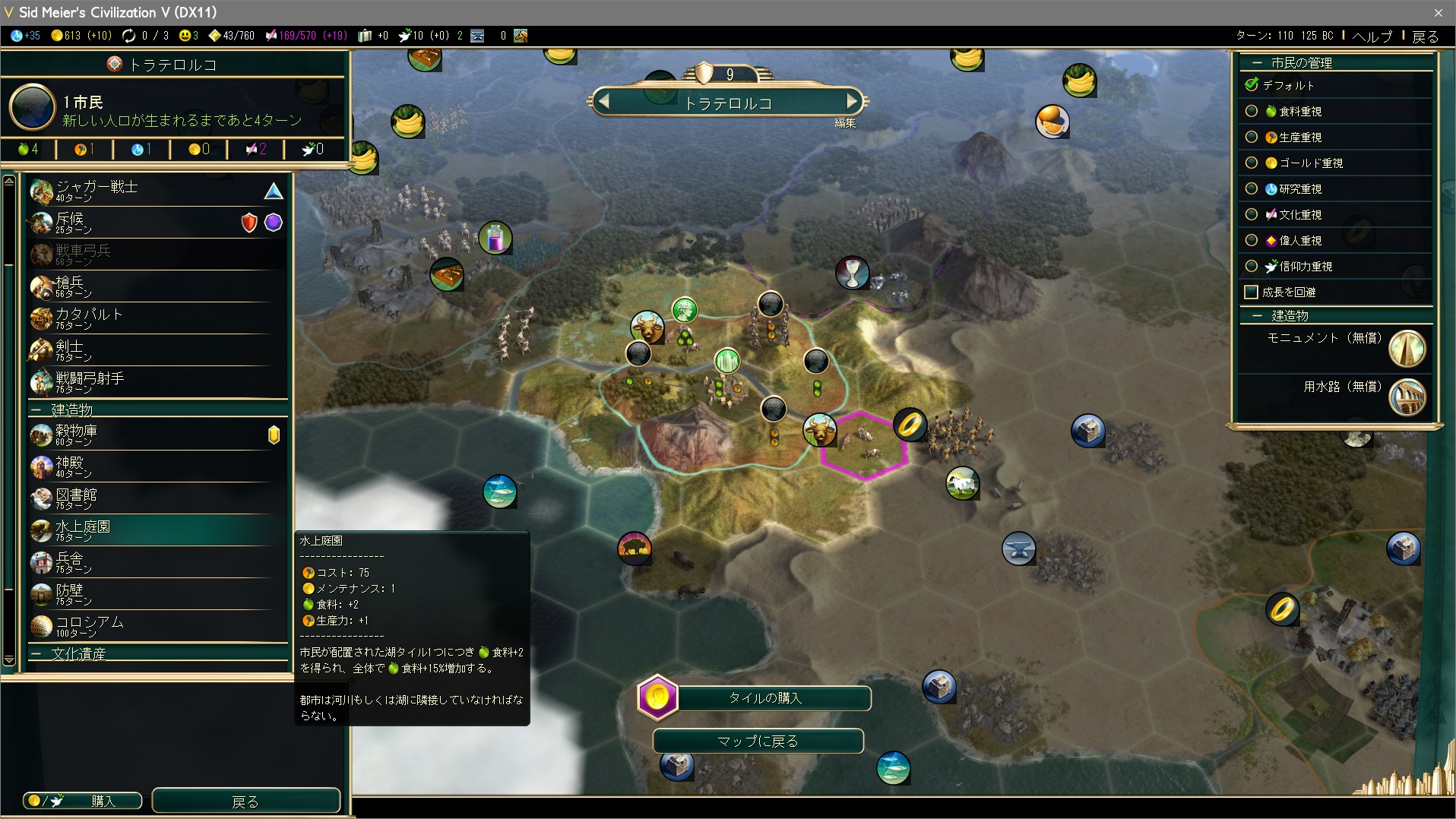This screenshot has width=1456, height=819.
Task: Collapse the 建造物 section in production list
Action: [x=36, y=410]
